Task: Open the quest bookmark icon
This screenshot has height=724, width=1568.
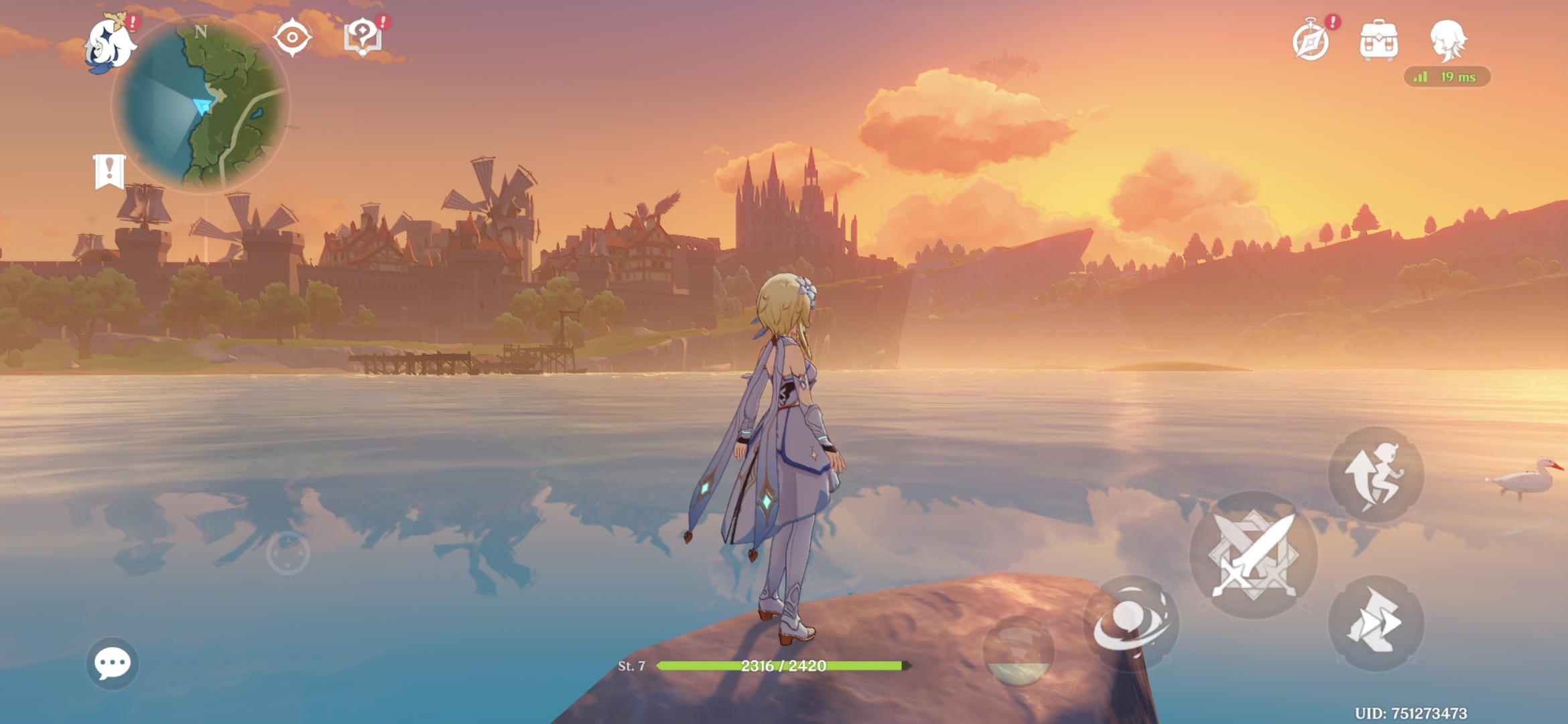Action: click(109, 171)
